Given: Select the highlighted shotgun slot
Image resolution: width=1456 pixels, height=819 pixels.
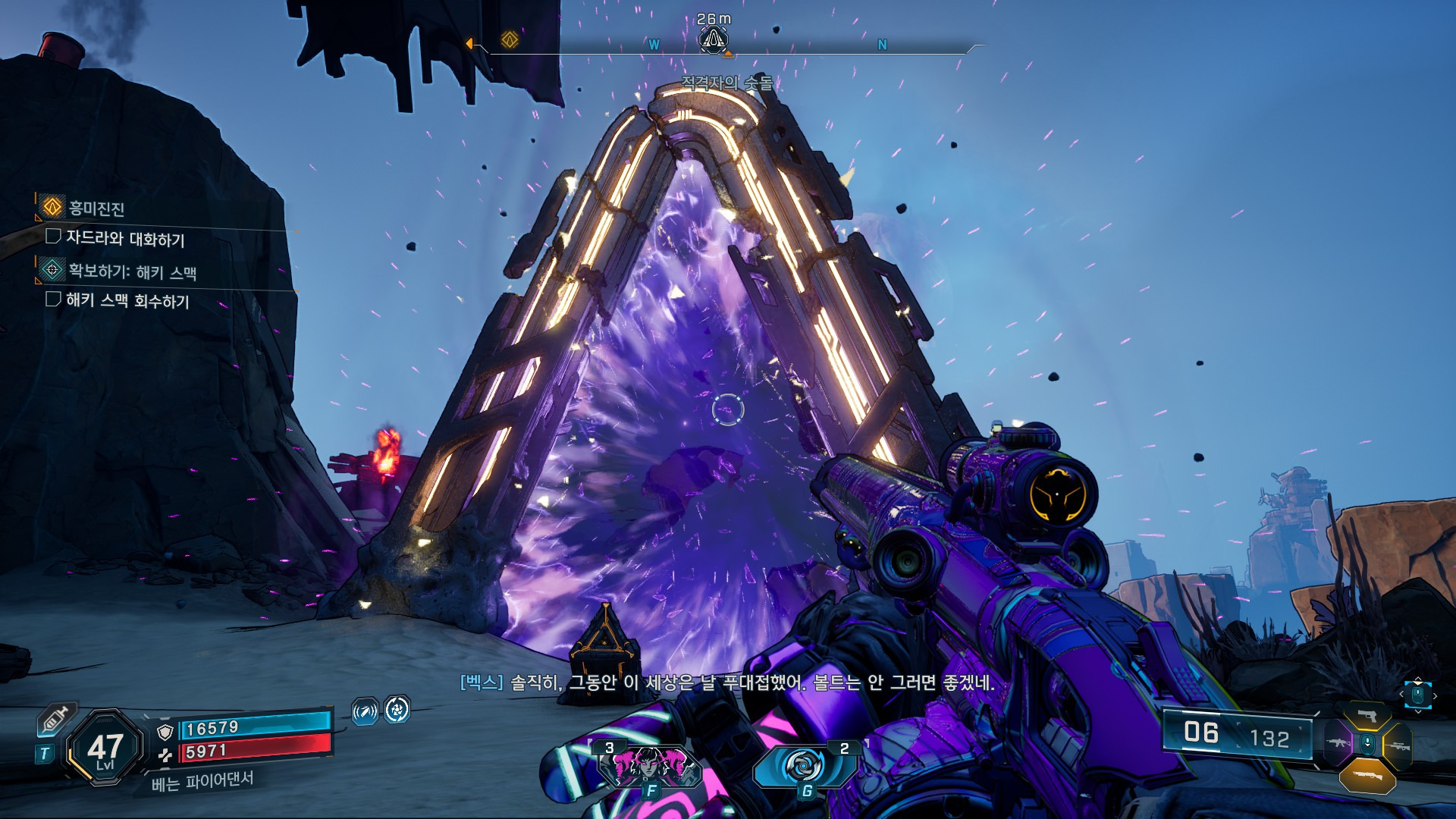Looking at the screenshot, I should (1367, 776).
